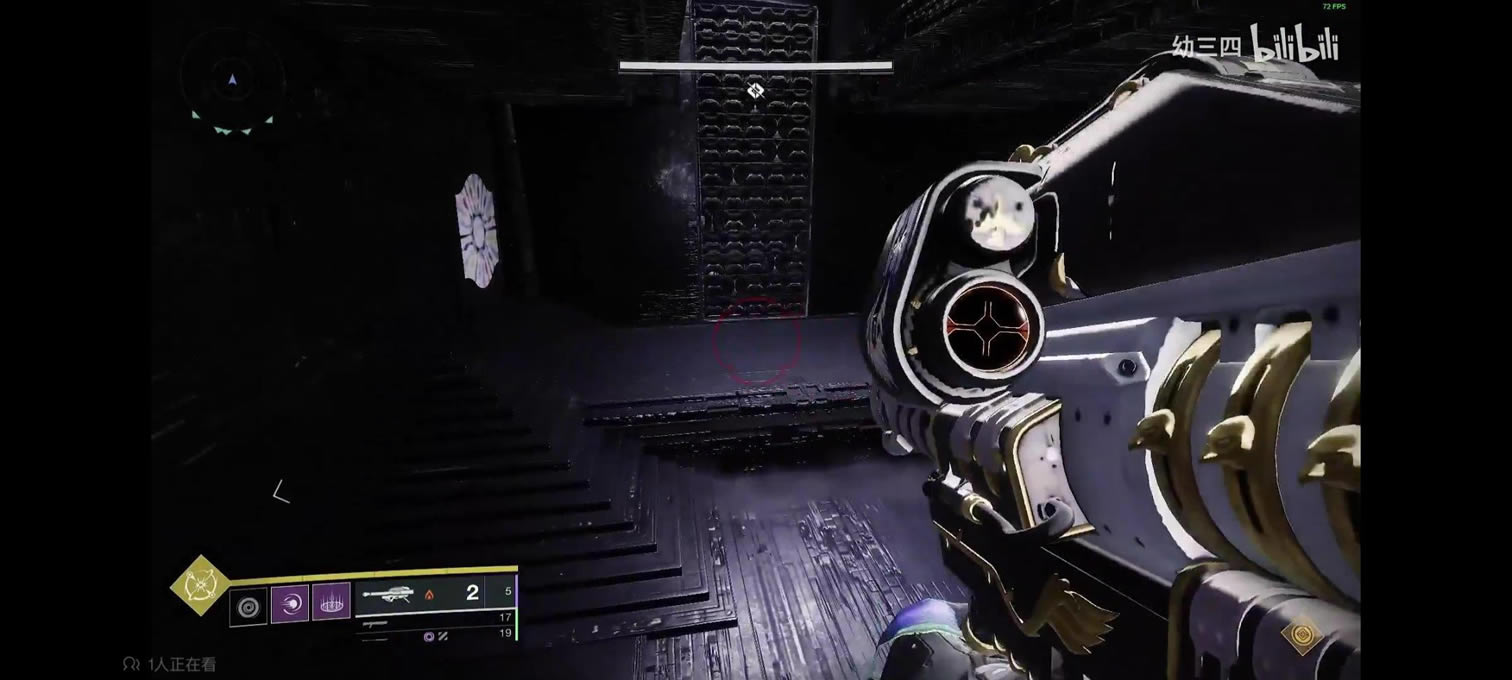Click the golden emblem icon at bottom right
This screenshot has width=1512, height=680.
[1303, 637]
